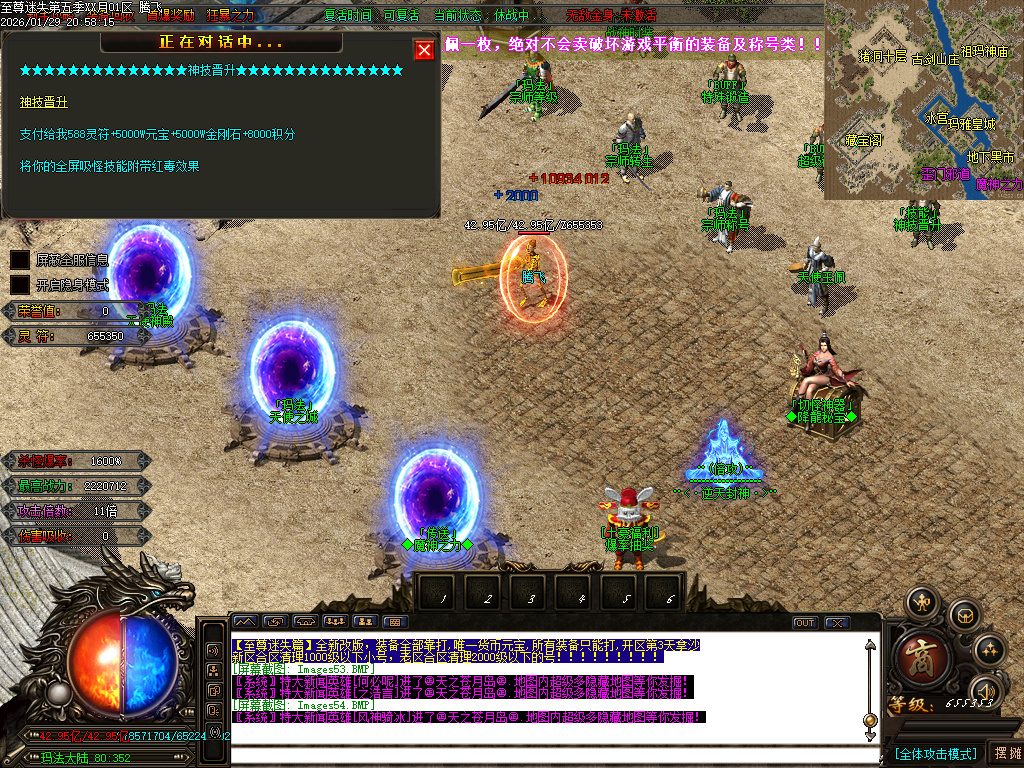Toggle the speaker sound icon

coord(986,691)
